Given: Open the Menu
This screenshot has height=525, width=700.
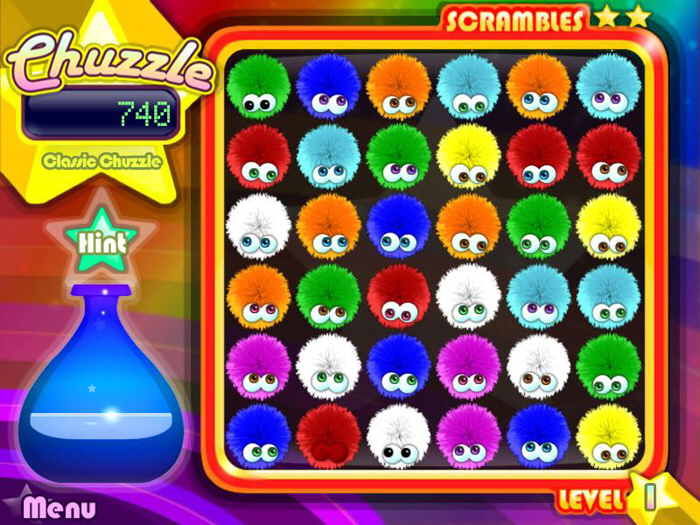Looking at the screenshot, I should point(60,507).
